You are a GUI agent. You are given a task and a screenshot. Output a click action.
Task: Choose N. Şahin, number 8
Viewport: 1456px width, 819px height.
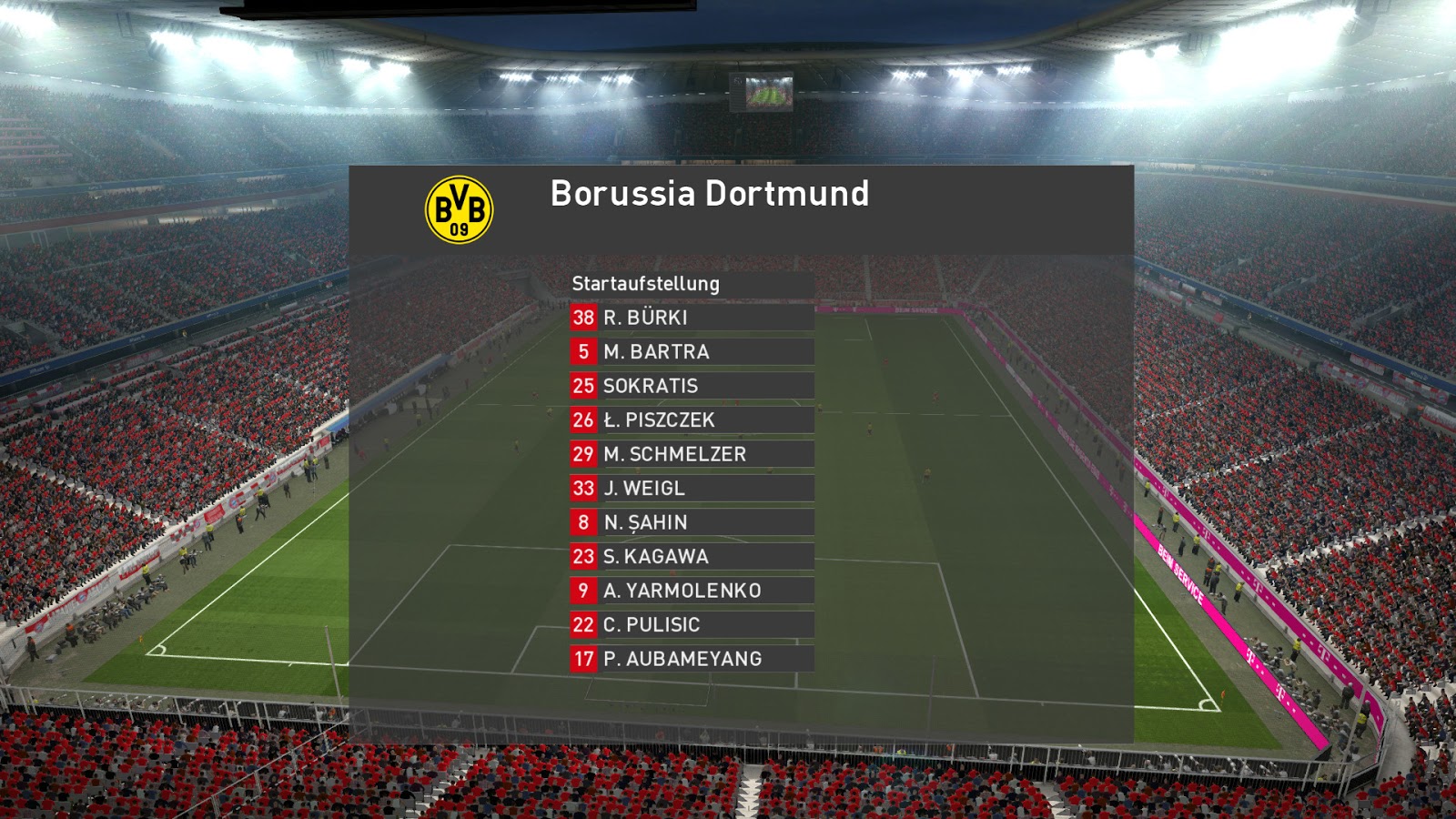pos(692,522)
